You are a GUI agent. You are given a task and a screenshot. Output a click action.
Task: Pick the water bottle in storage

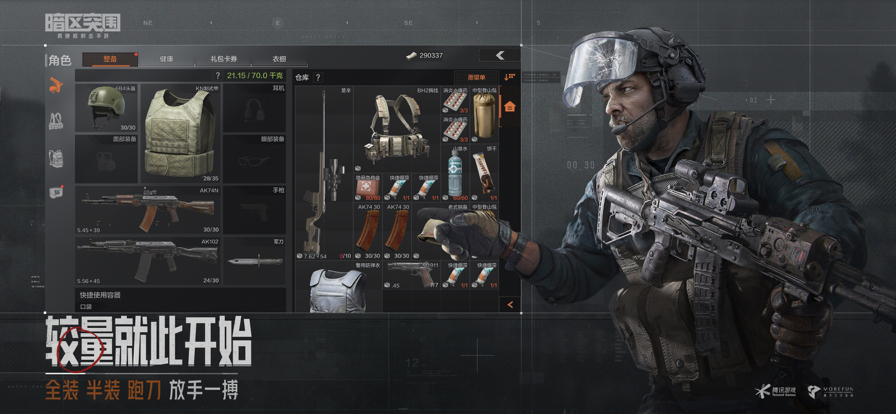click(455, 176)
